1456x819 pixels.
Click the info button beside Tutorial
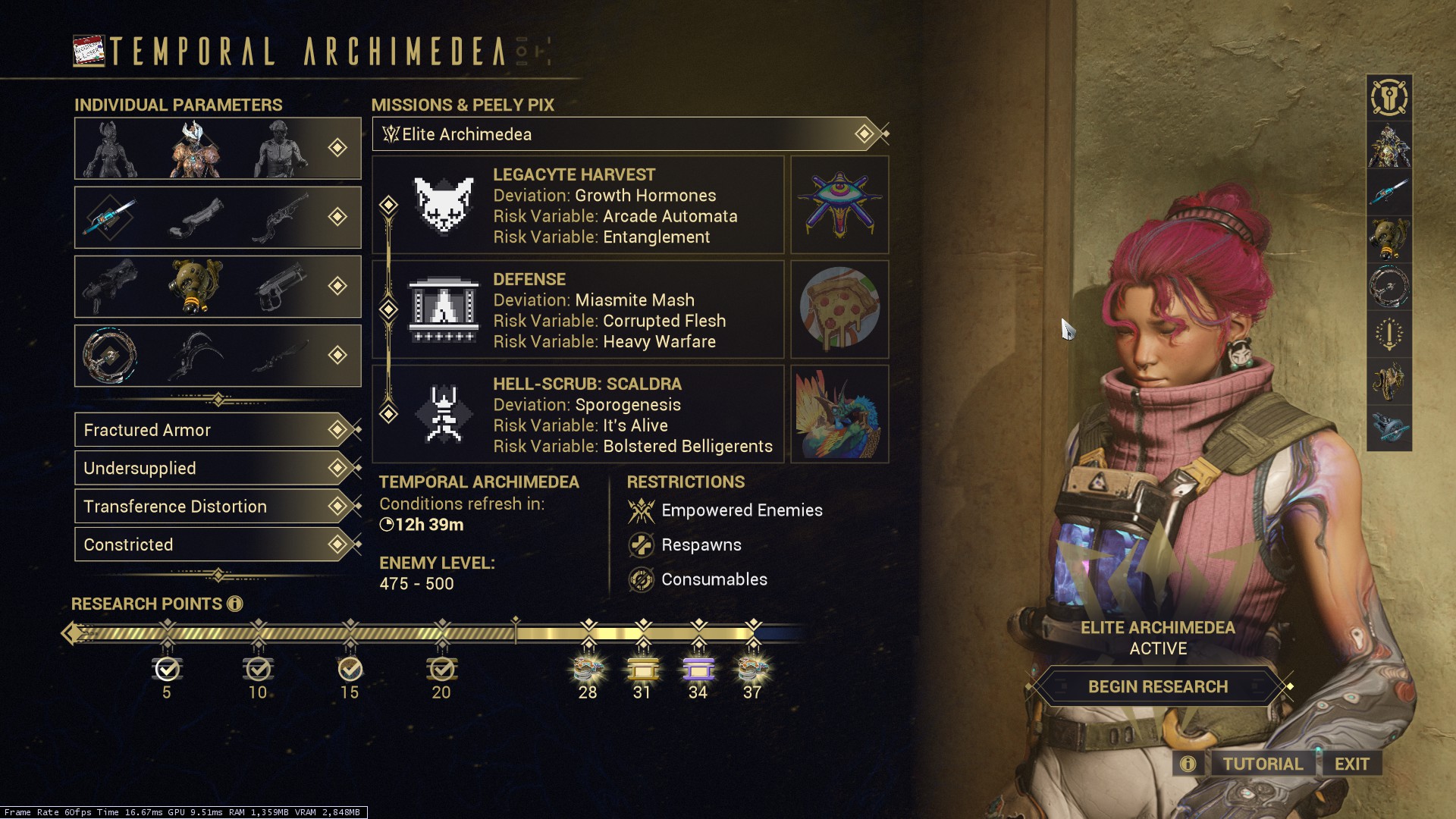click(x=1188, y=764)
